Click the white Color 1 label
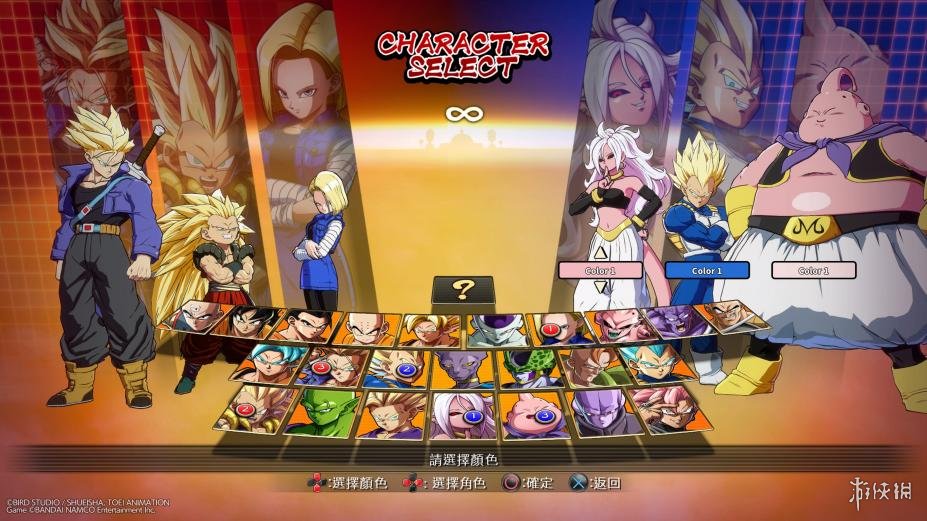Image resolution: width=927 pixels, height=521 pixels. point(814,270)
